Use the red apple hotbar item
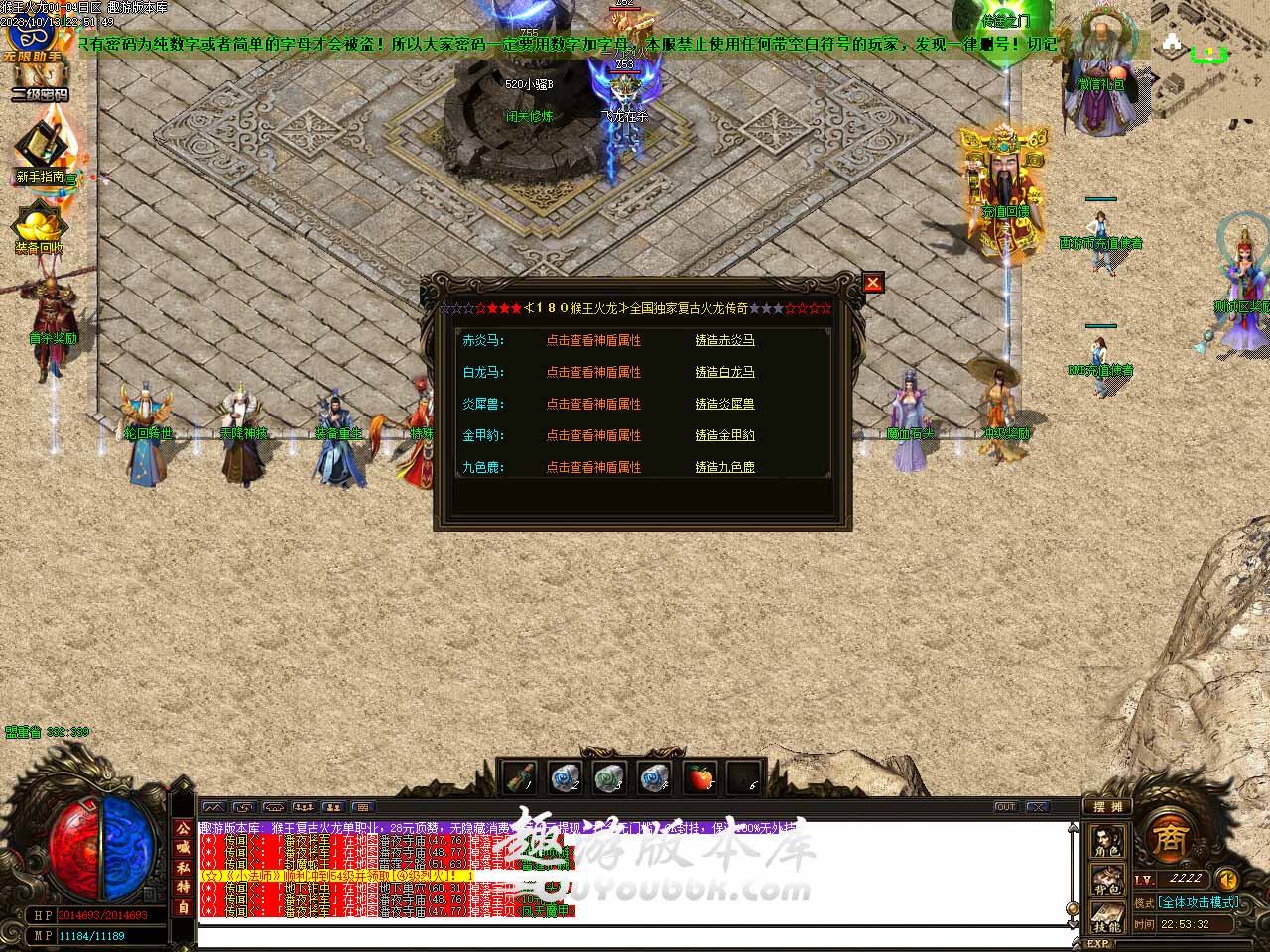The width and height of the screenshot is (1270, 952). pos(700,778)
